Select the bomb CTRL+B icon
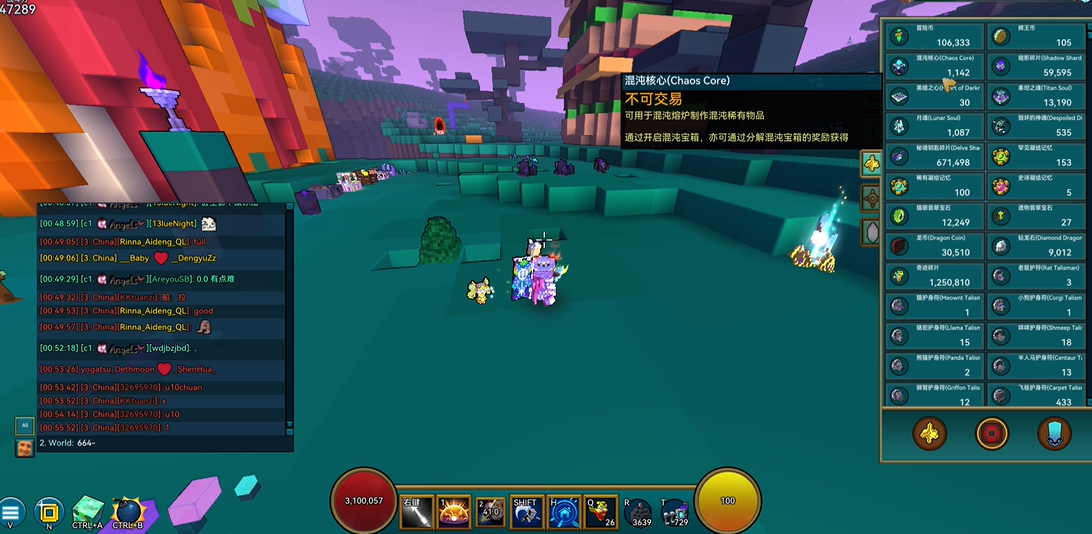The height and width of the screenshot is (534, 1092). (x=128, y=511)
